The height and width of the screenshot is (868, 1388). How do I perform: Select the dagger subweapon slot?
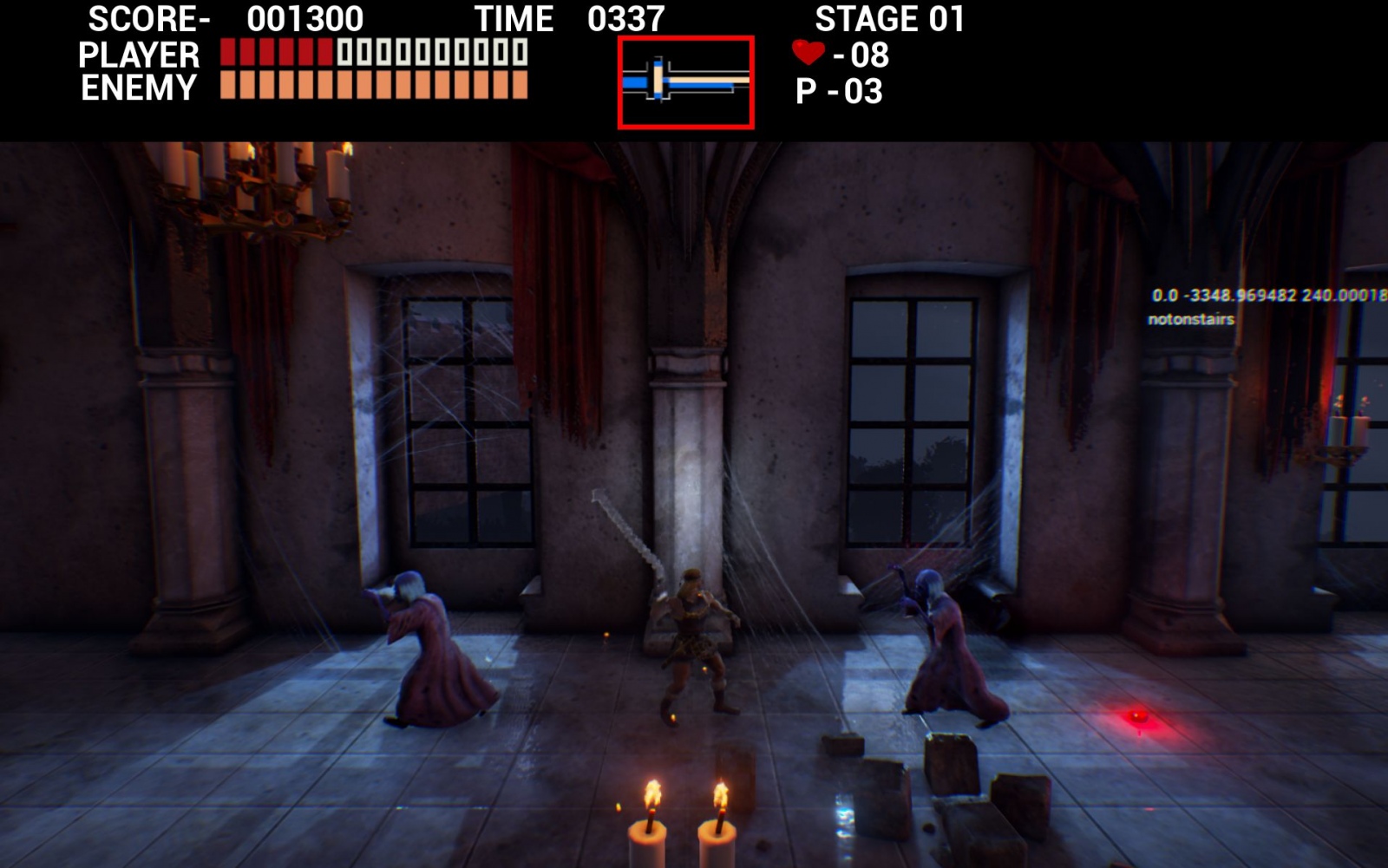pyautogui.click(x=685, y=83)
